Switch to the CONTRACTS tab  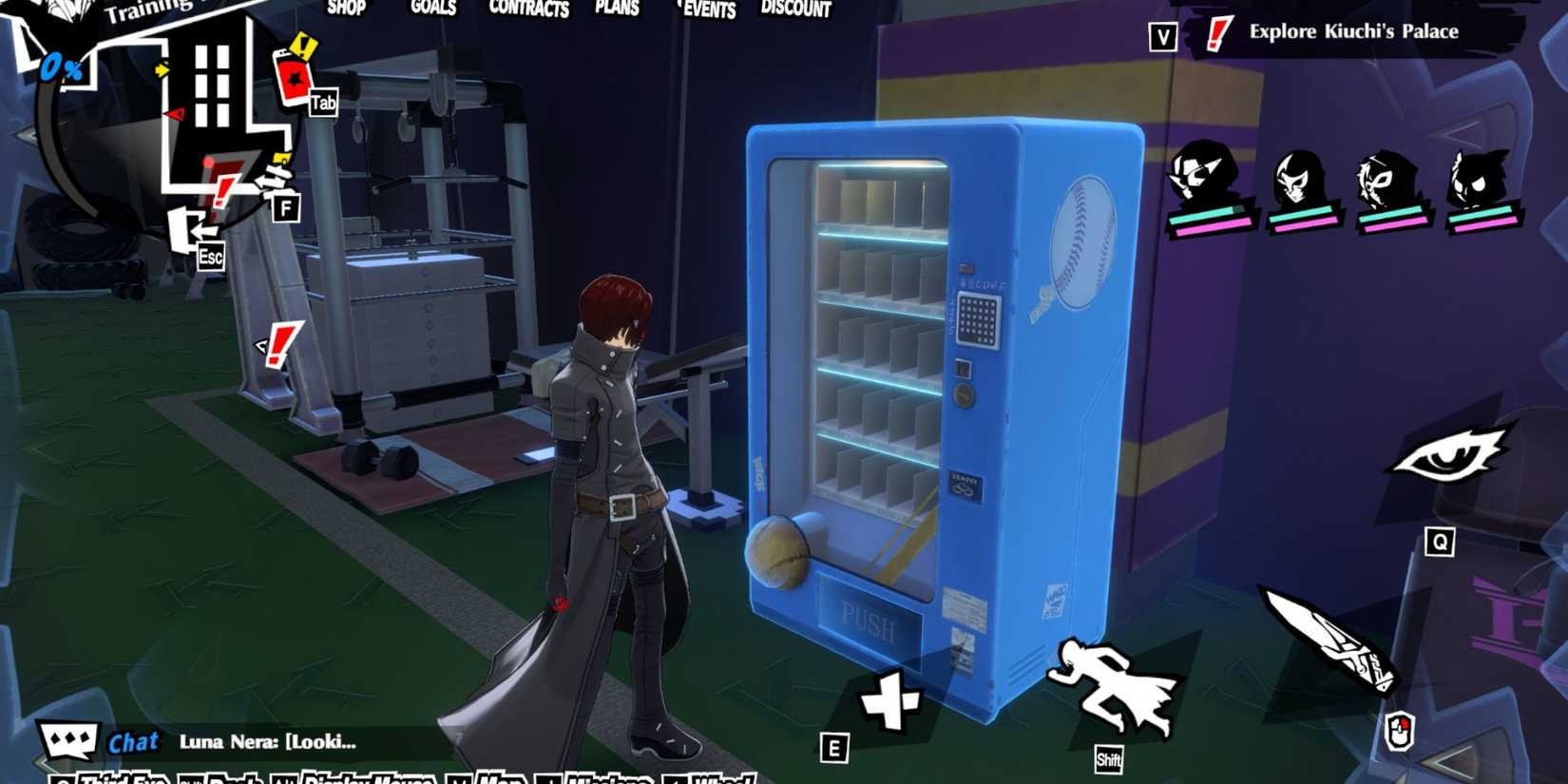click(528, 10)
